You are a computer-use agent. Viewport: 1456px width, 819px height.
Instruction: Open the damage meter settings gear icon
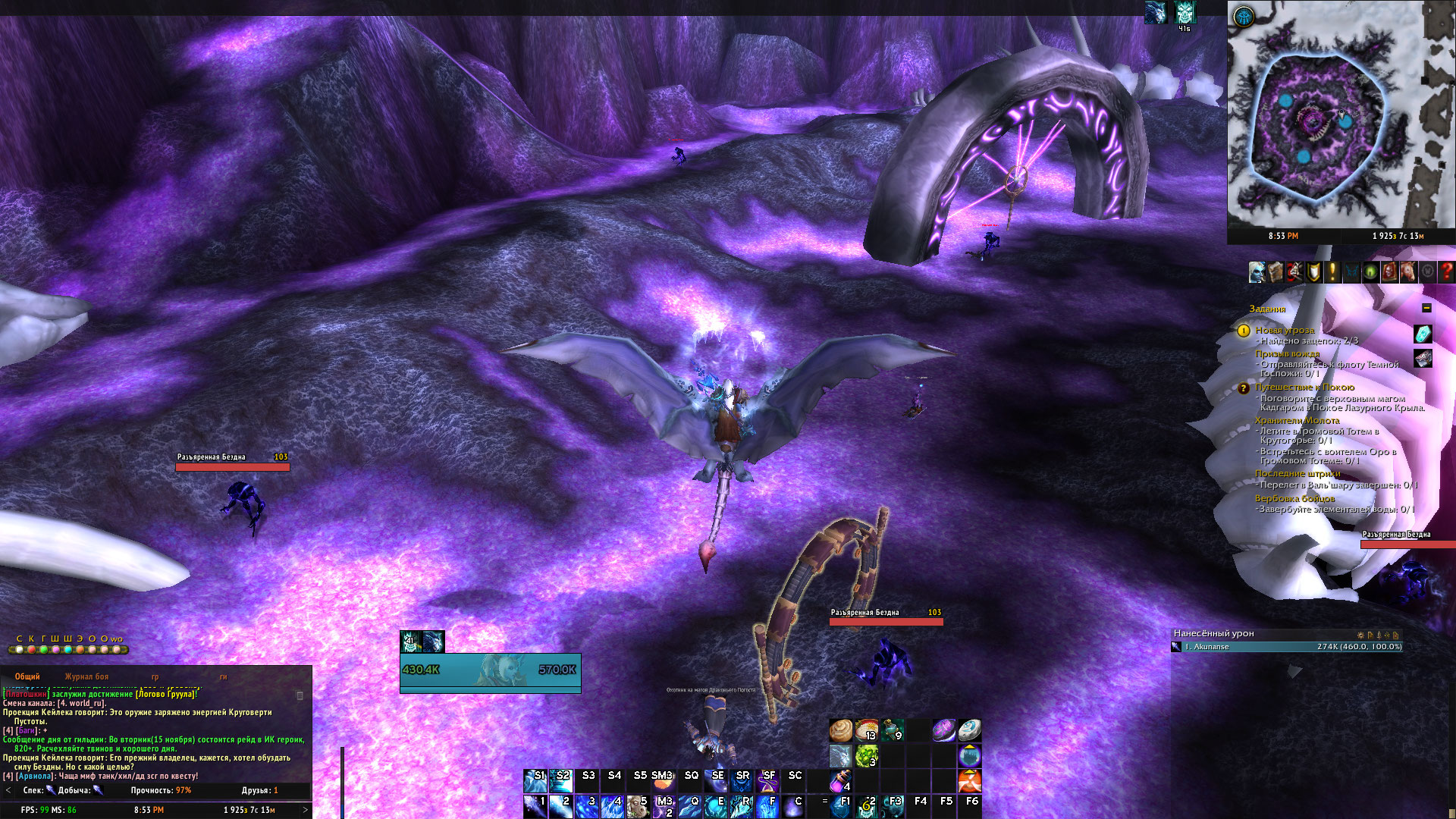(x=1360, y=635)
